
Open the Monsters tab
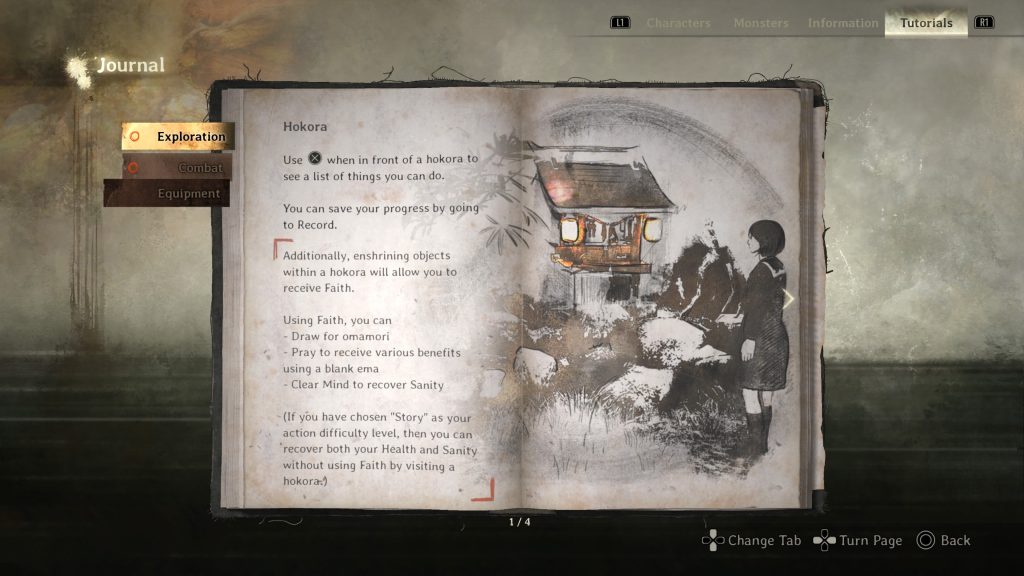tap(760, 23)
